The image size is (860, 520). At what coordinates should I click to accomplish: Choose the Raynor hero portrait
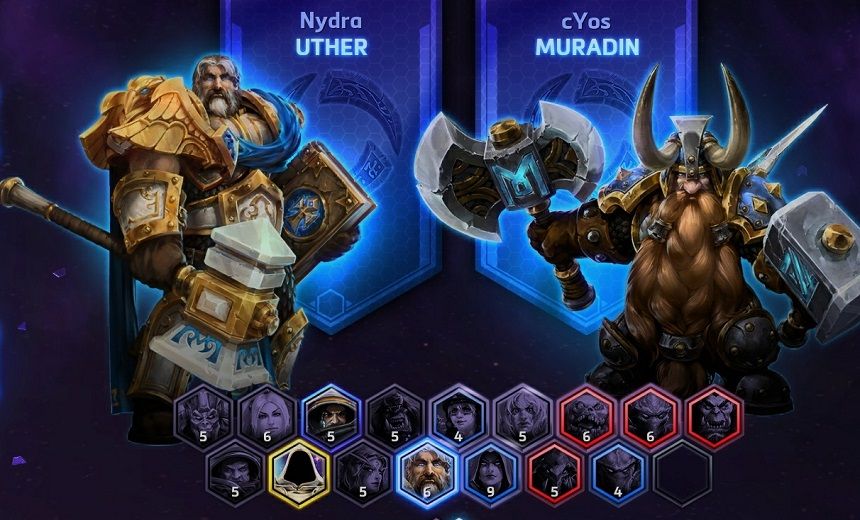point(330,414)
